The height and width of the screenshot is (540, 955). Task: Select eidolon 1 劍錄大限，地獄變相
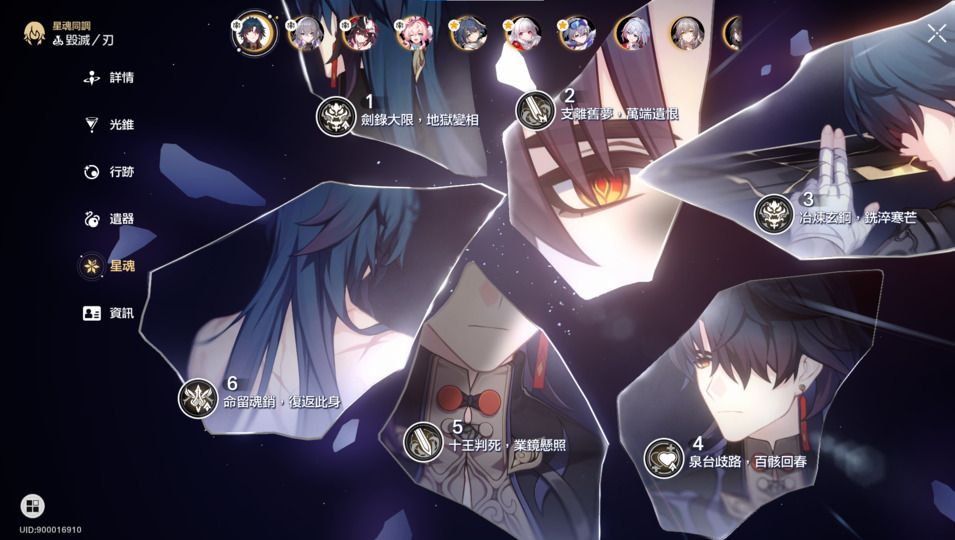click(336, 116)
